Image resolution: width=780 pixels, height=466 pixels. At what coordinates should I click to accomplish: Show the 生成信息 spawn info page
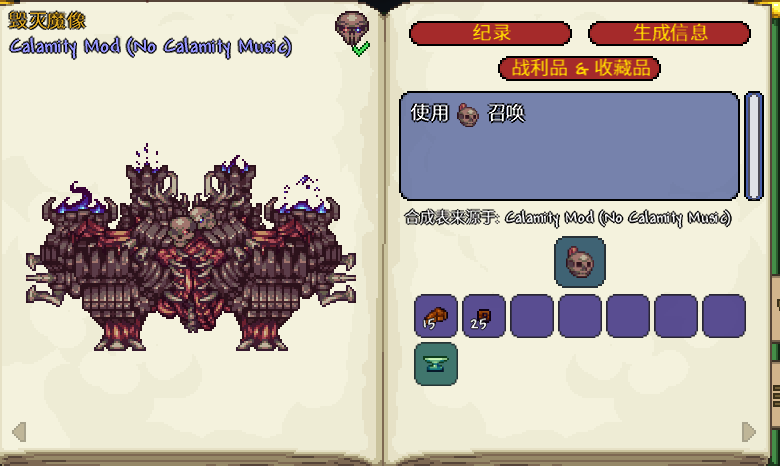(x=669, y=33)
